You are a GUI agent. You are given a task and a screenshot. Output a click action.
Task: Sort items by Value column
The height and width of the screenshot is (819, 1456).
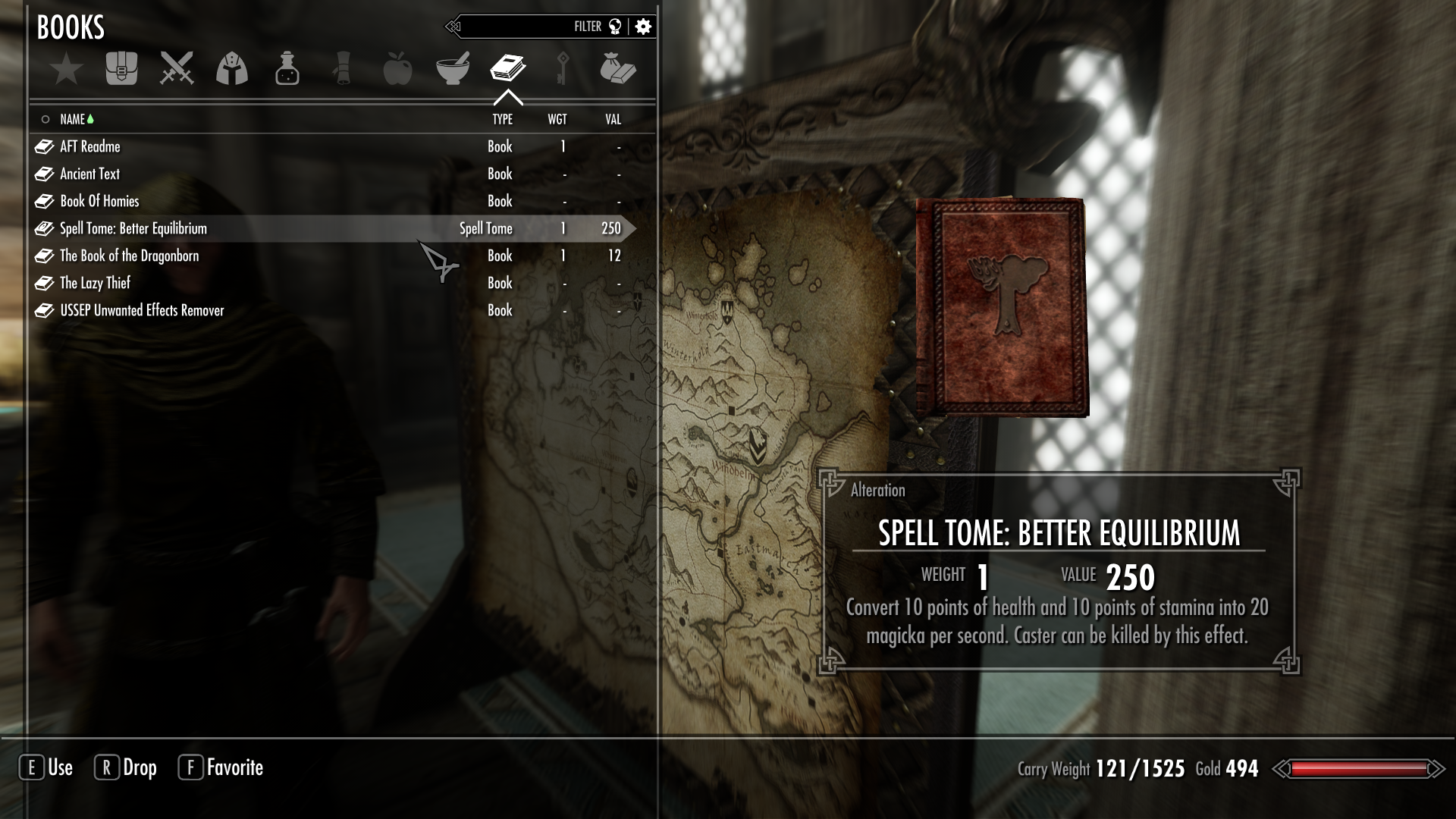pyautogui.click(x=613, y=119)
